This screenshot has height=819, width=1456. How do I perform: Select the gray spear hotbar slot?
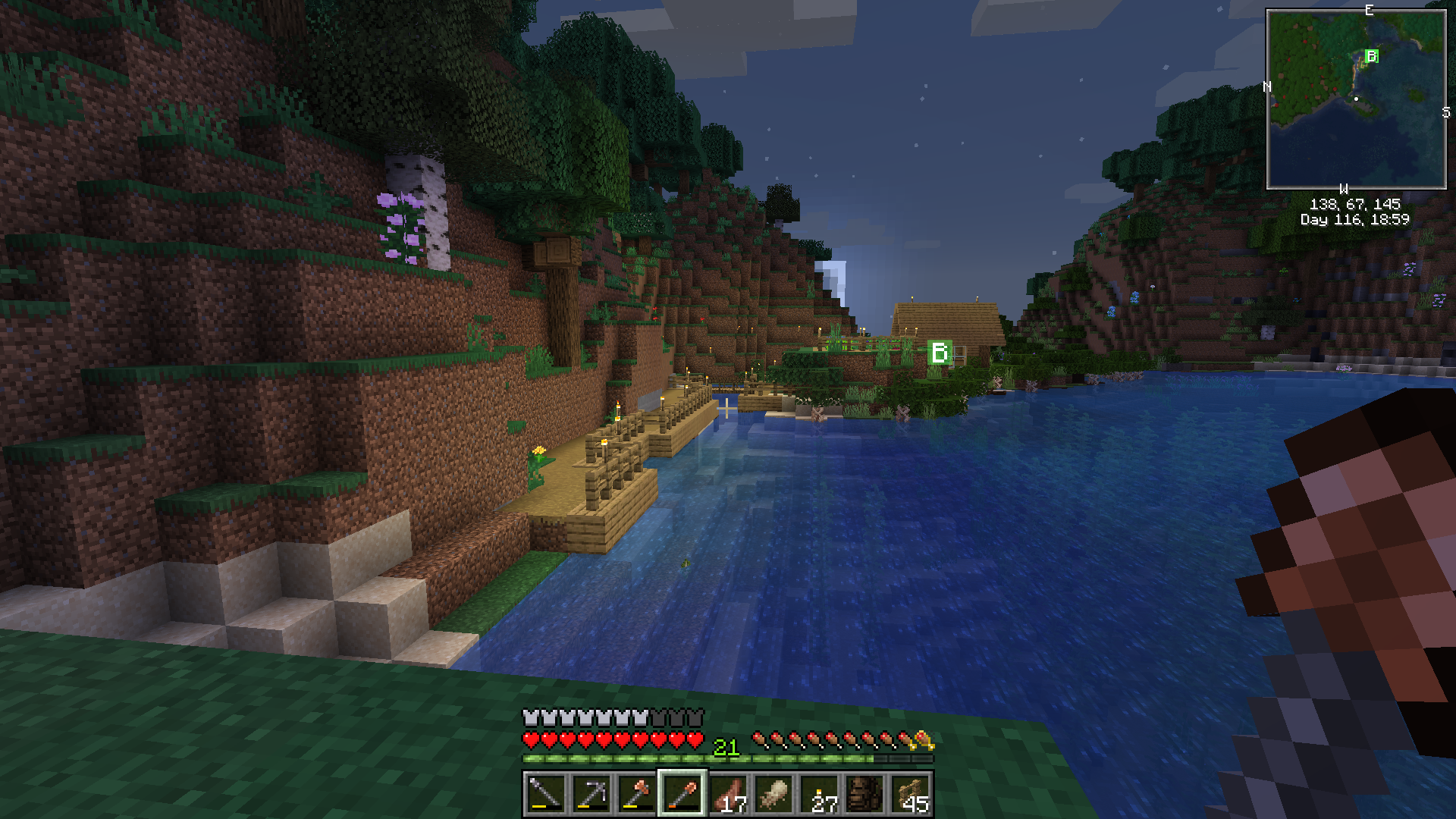[544, 794]
